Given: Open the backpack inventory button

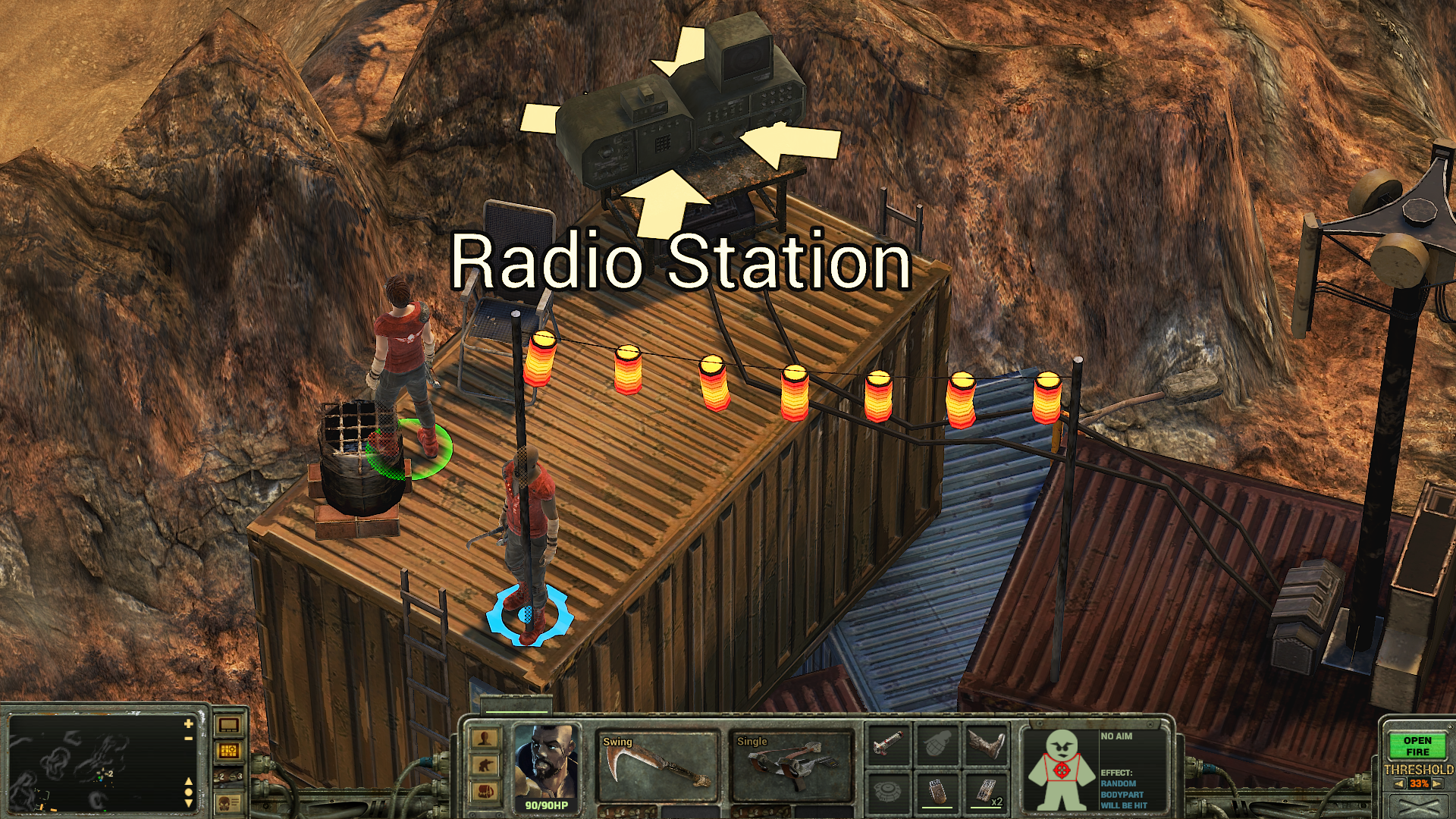Looking at the screenshot, I should [x=485, y=791].
